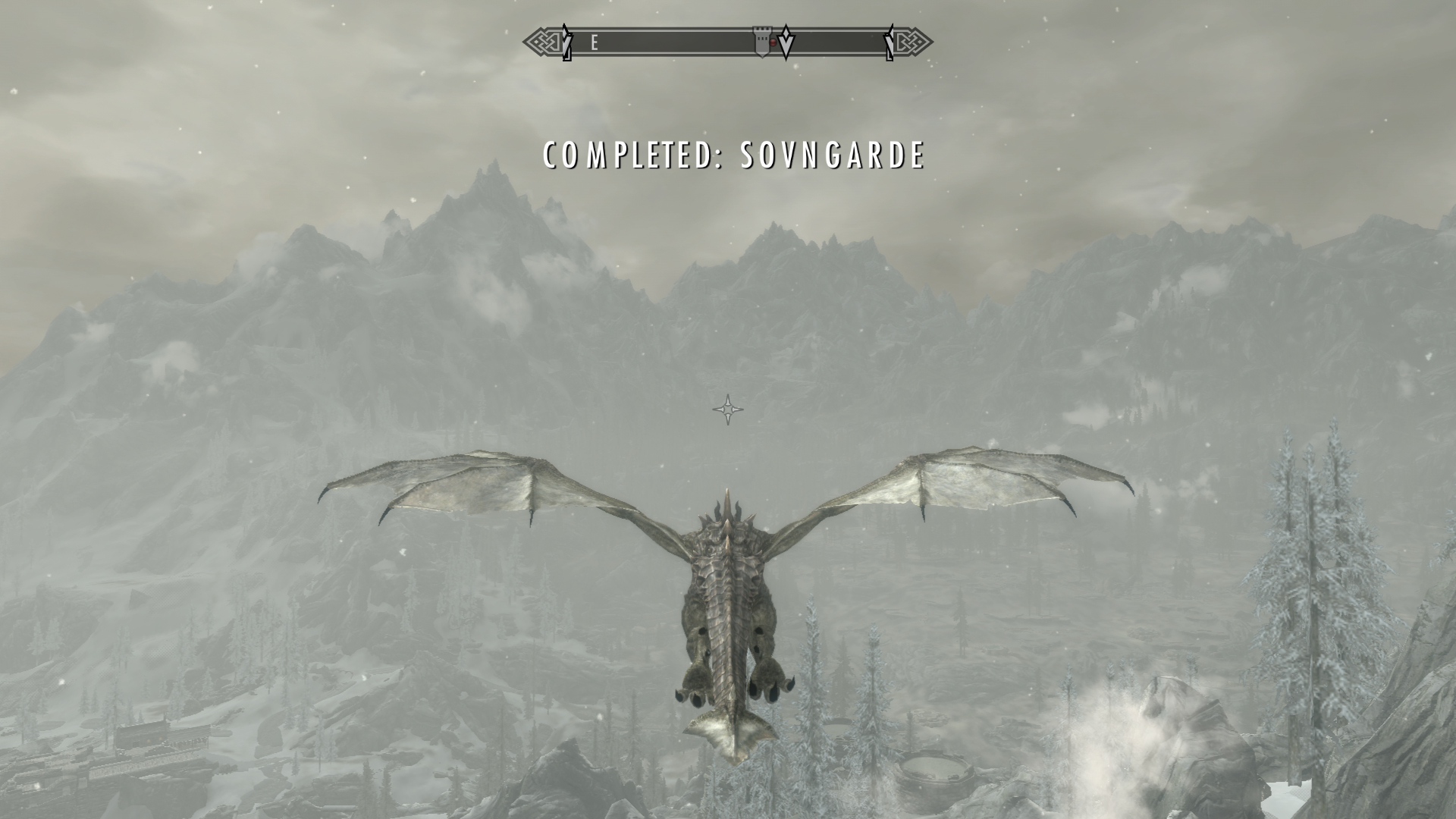
Task: Click the red enemy dot on compass
Action: click(773, 43)
